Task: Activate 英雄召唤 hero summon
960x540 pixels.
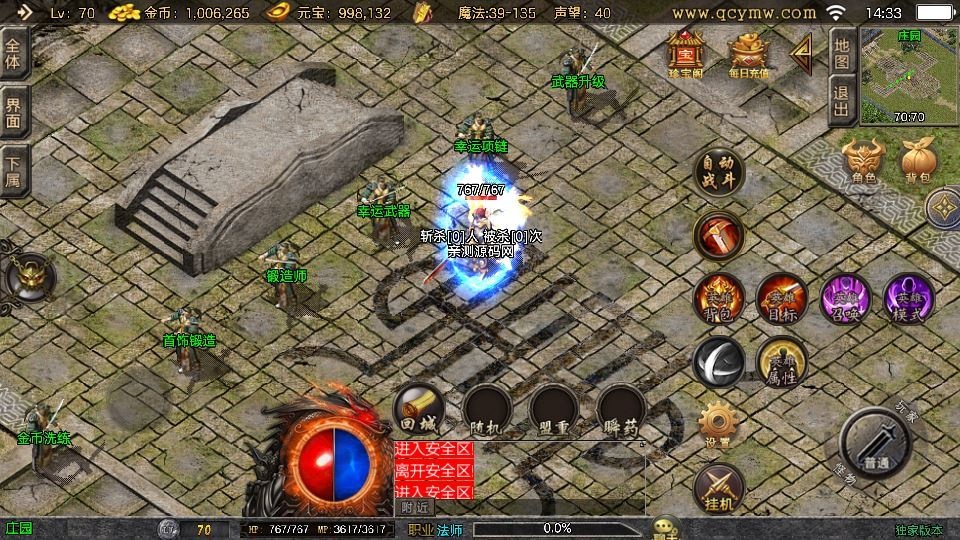Action: (845, 298)
